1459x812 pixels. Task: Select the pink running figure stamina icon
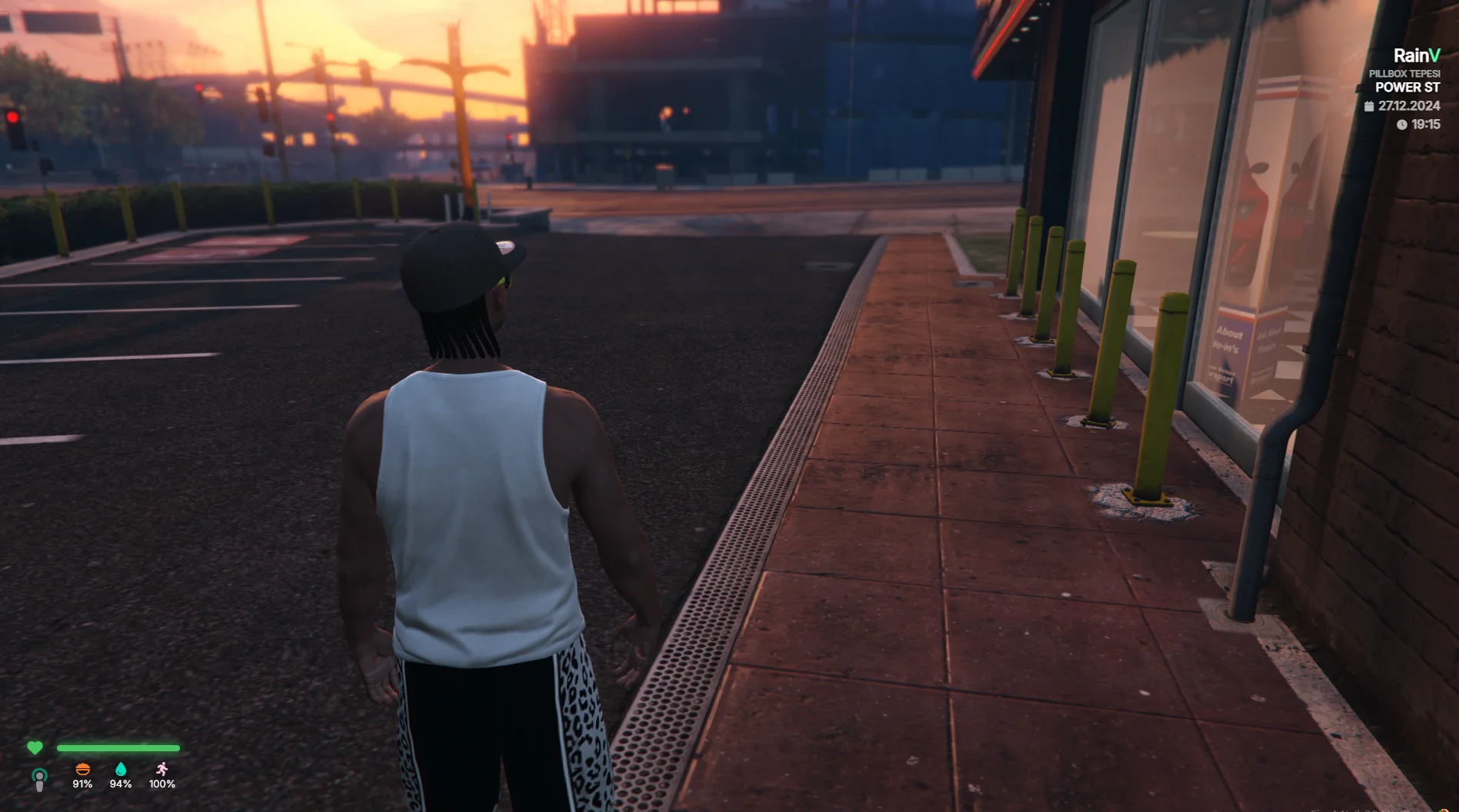(x=162, y=770)
